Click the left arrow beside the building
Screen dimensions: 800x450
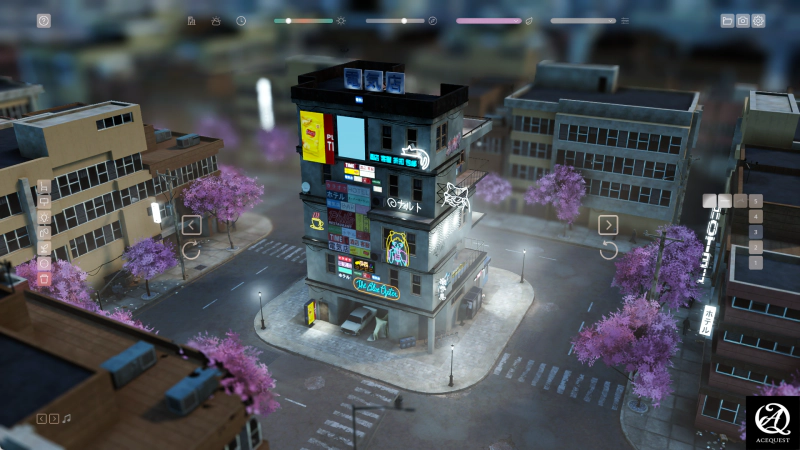[x=192, y=225]
